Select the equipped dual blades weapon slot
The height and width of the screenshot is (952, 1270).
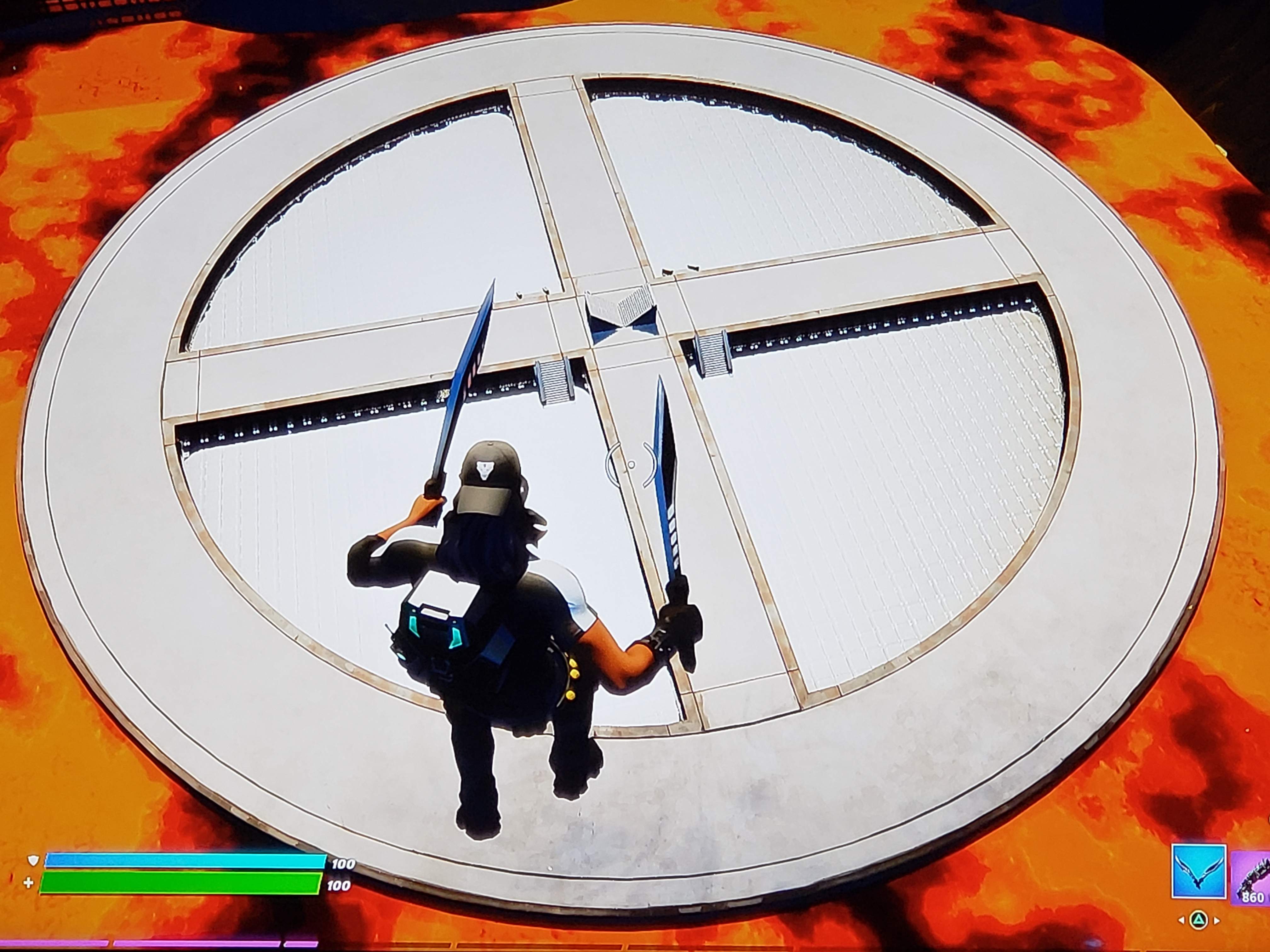coord(1199,871)
